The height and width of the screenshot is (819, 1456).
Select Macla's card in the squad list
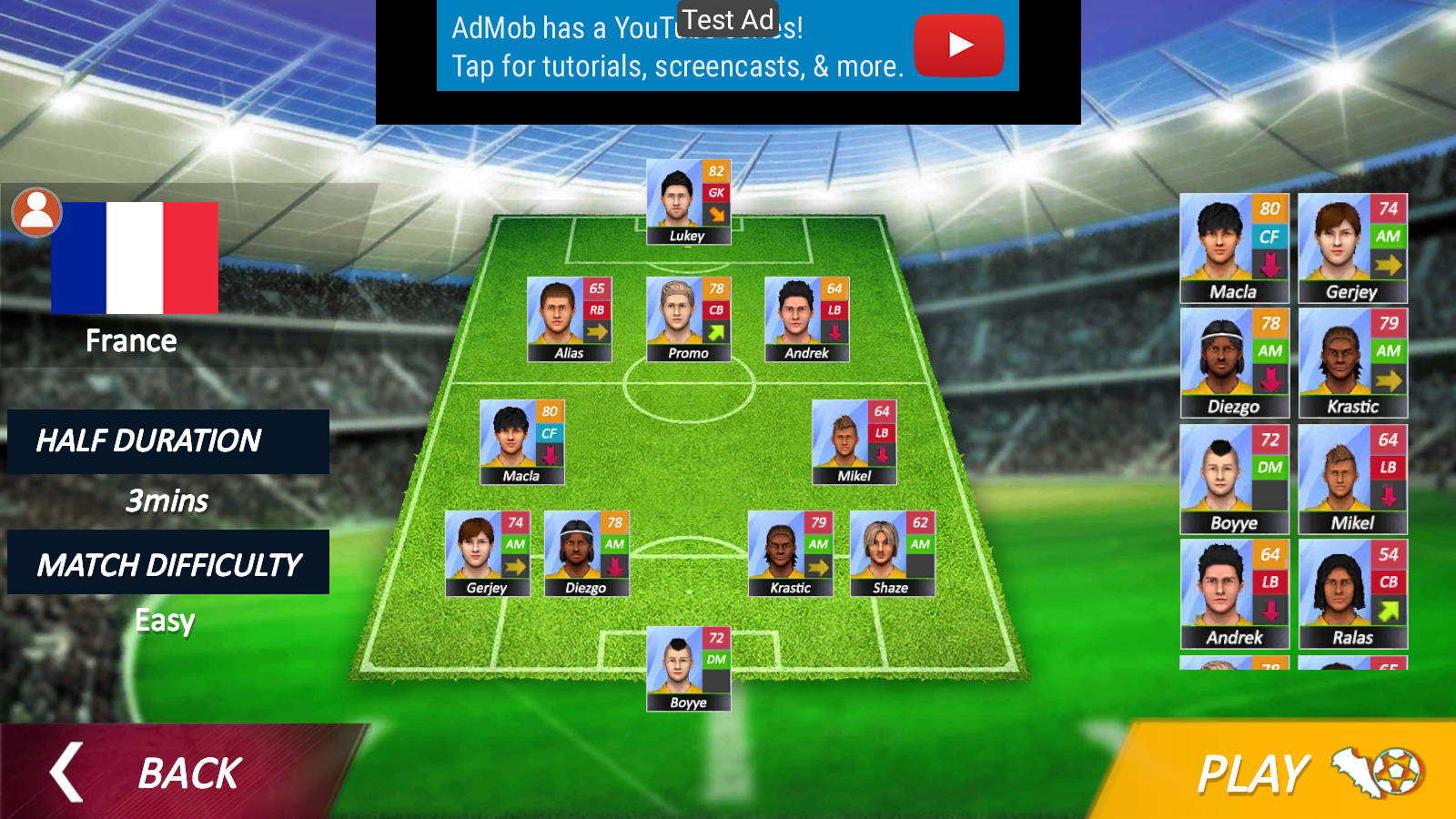(x=1234, y=248)
